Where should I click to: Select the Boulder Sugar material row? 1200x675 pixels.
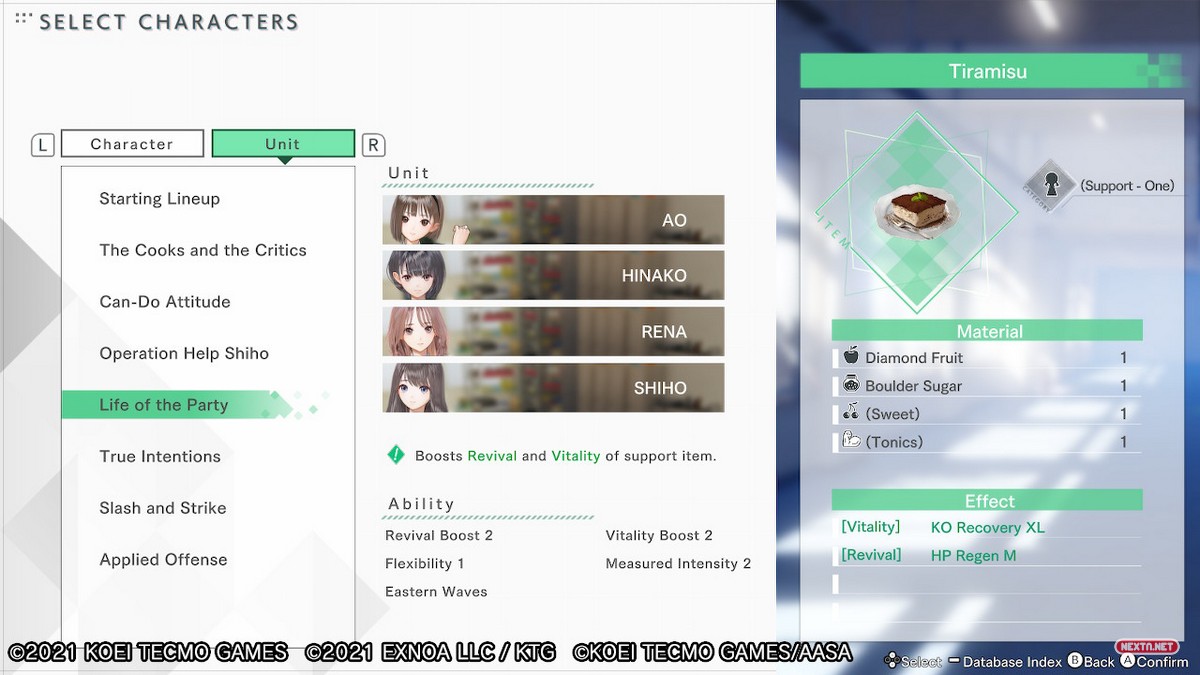986,386
